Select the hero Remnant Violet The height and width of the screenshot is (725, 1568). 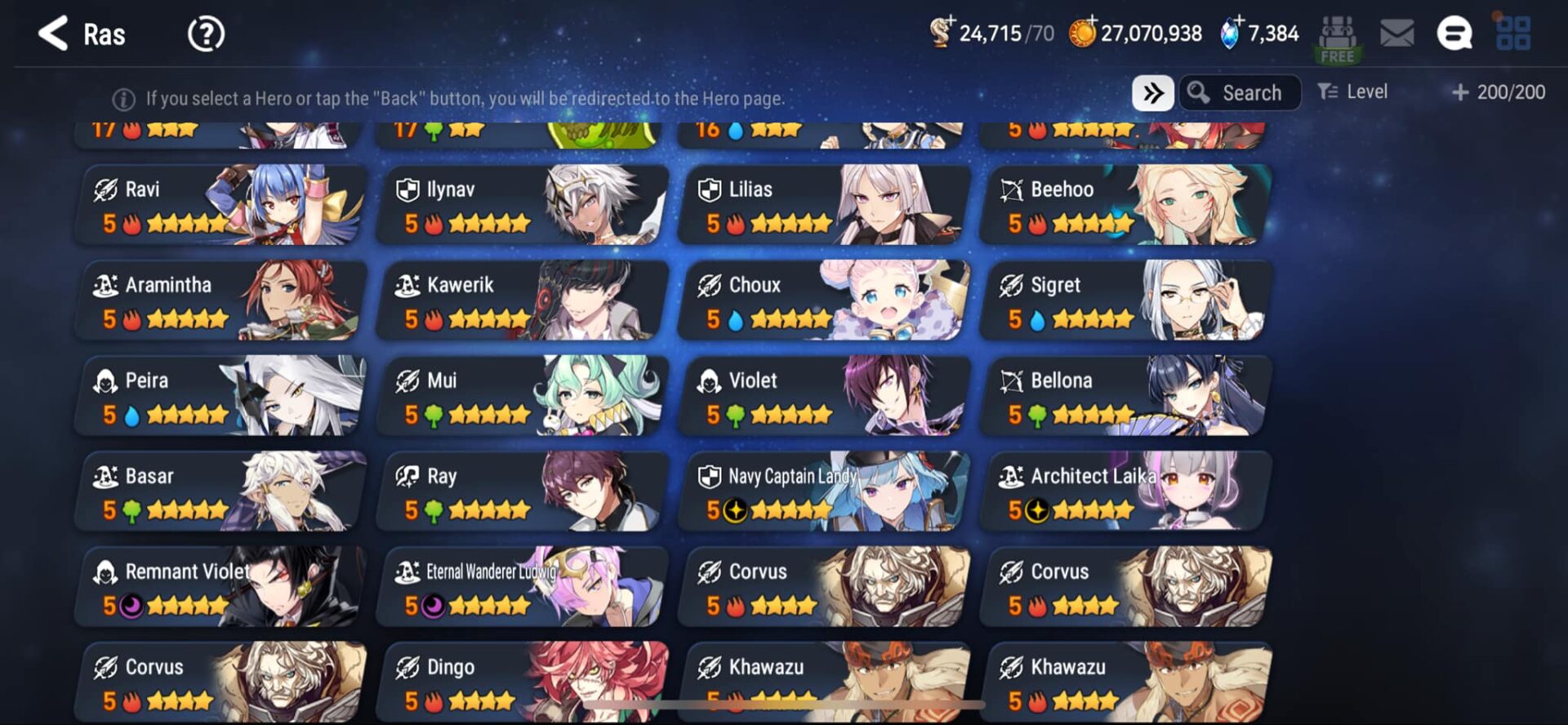tap(220, 587)
